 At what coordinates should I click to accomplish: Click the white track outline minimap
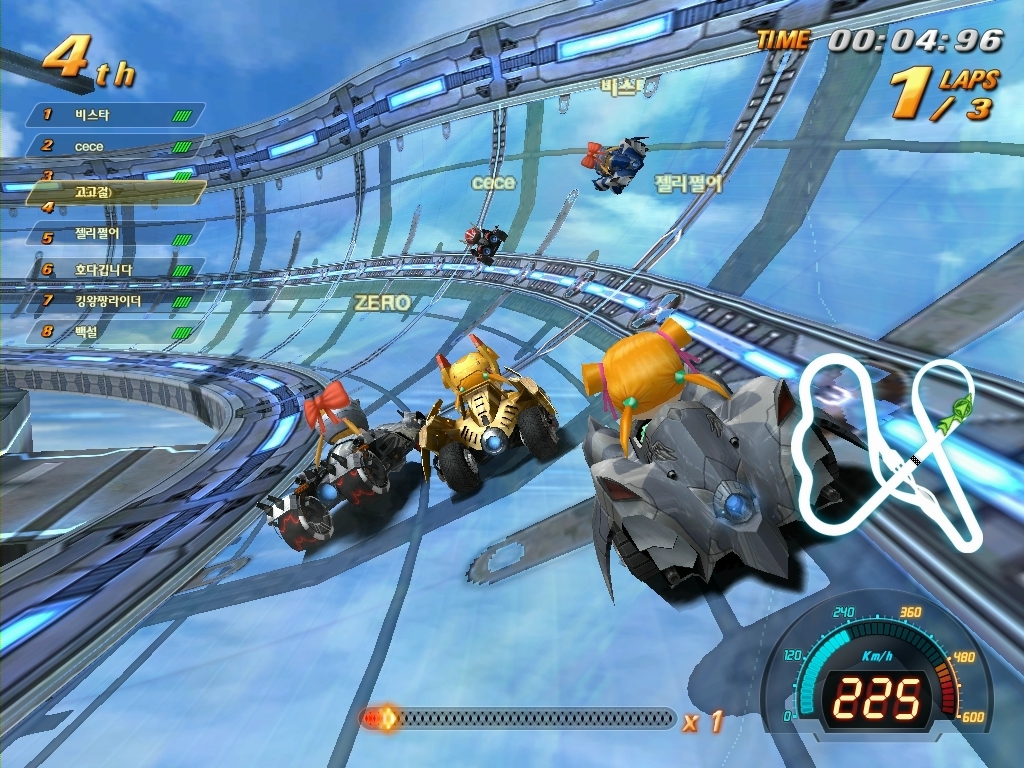pos(885,453)
